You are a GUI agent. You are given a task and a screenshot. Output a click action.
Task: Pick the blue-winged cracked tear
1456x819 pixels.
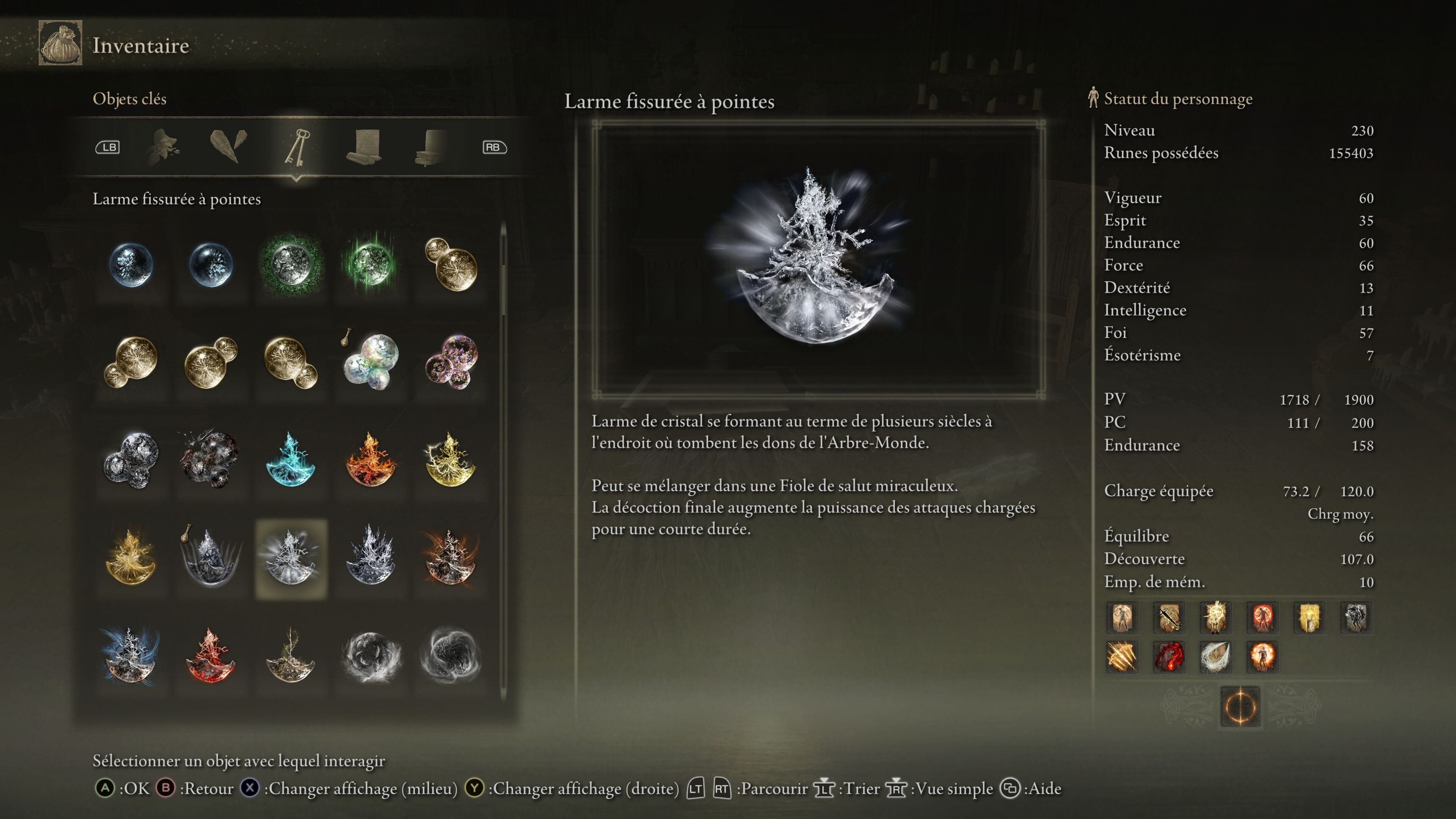click(x=130, y=656)
